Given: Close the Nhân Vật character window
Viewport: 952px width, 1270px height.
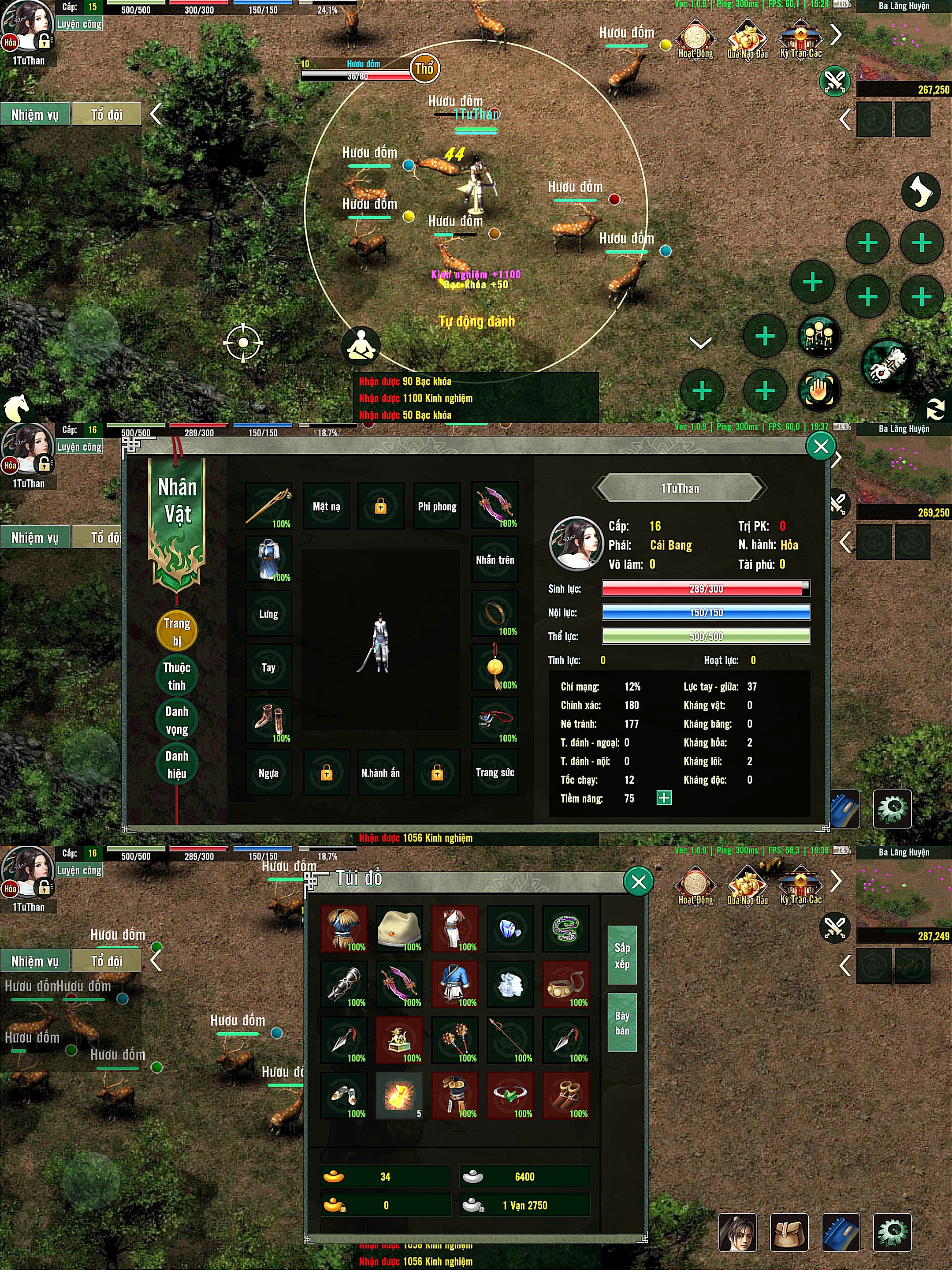Looking at the screenshot, I should coord(821,446).
